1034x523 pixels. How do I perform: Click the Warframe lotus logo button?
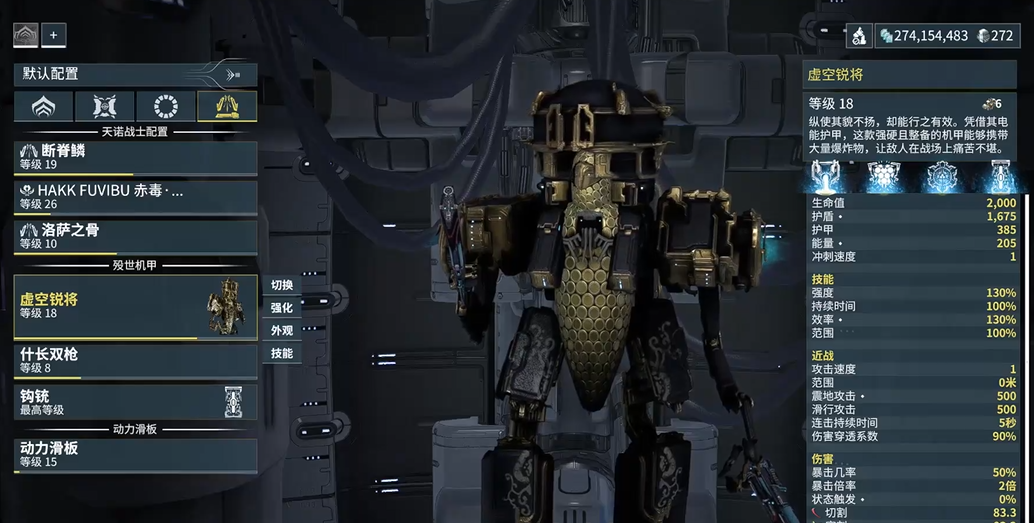pyautogui.click(x=25, y=35)
